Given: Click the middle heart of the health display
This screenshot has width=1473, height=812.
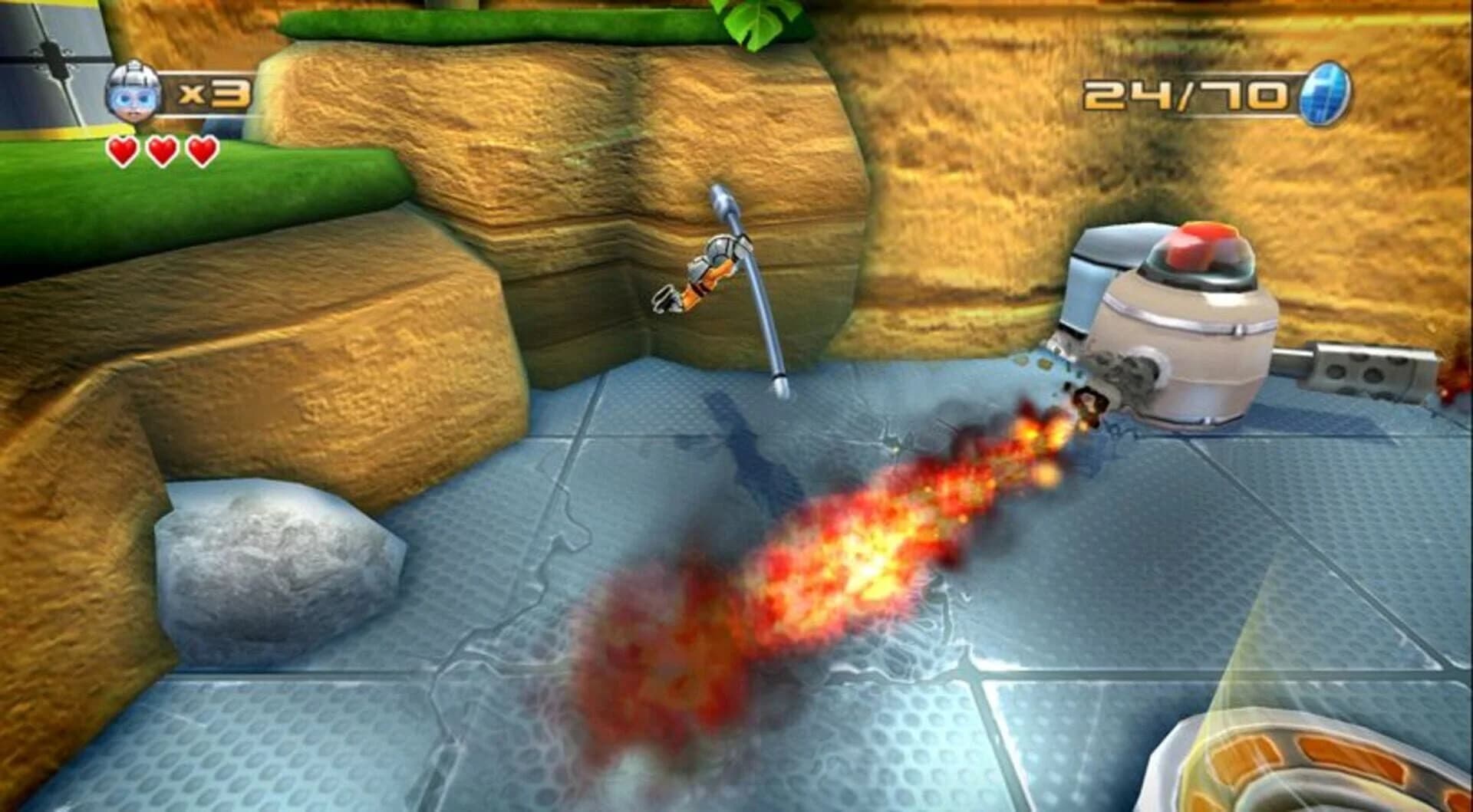Looking at the screenshot, I should [x=163, y=150].
